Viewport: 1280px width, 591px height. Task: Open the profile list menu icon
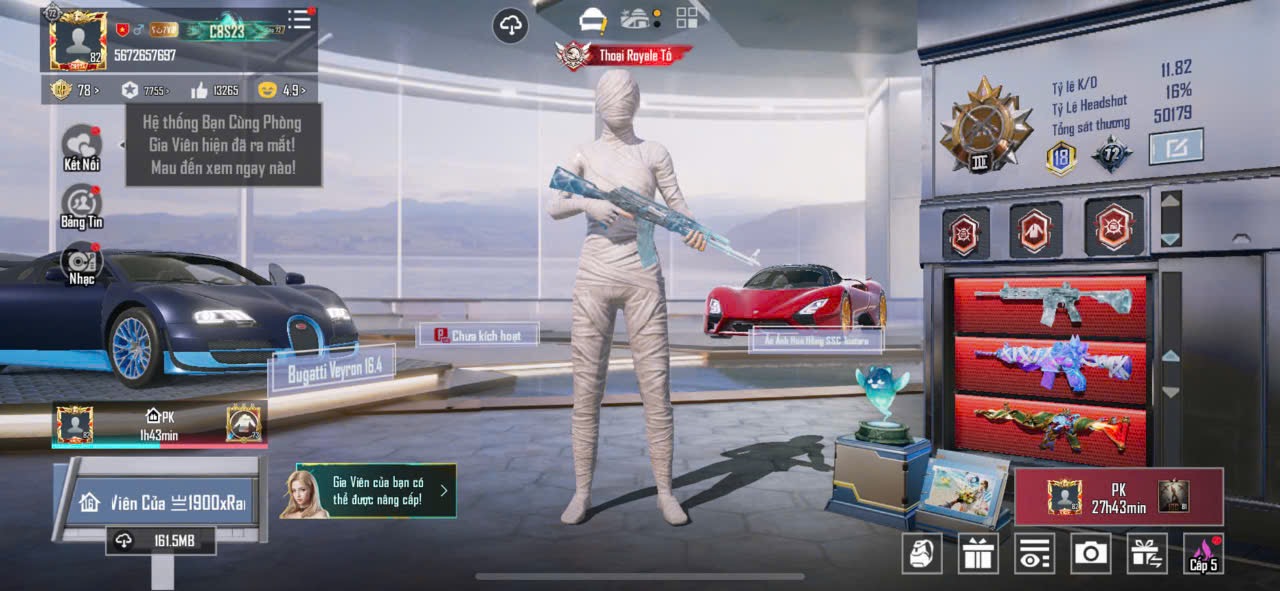click(299, 19)
